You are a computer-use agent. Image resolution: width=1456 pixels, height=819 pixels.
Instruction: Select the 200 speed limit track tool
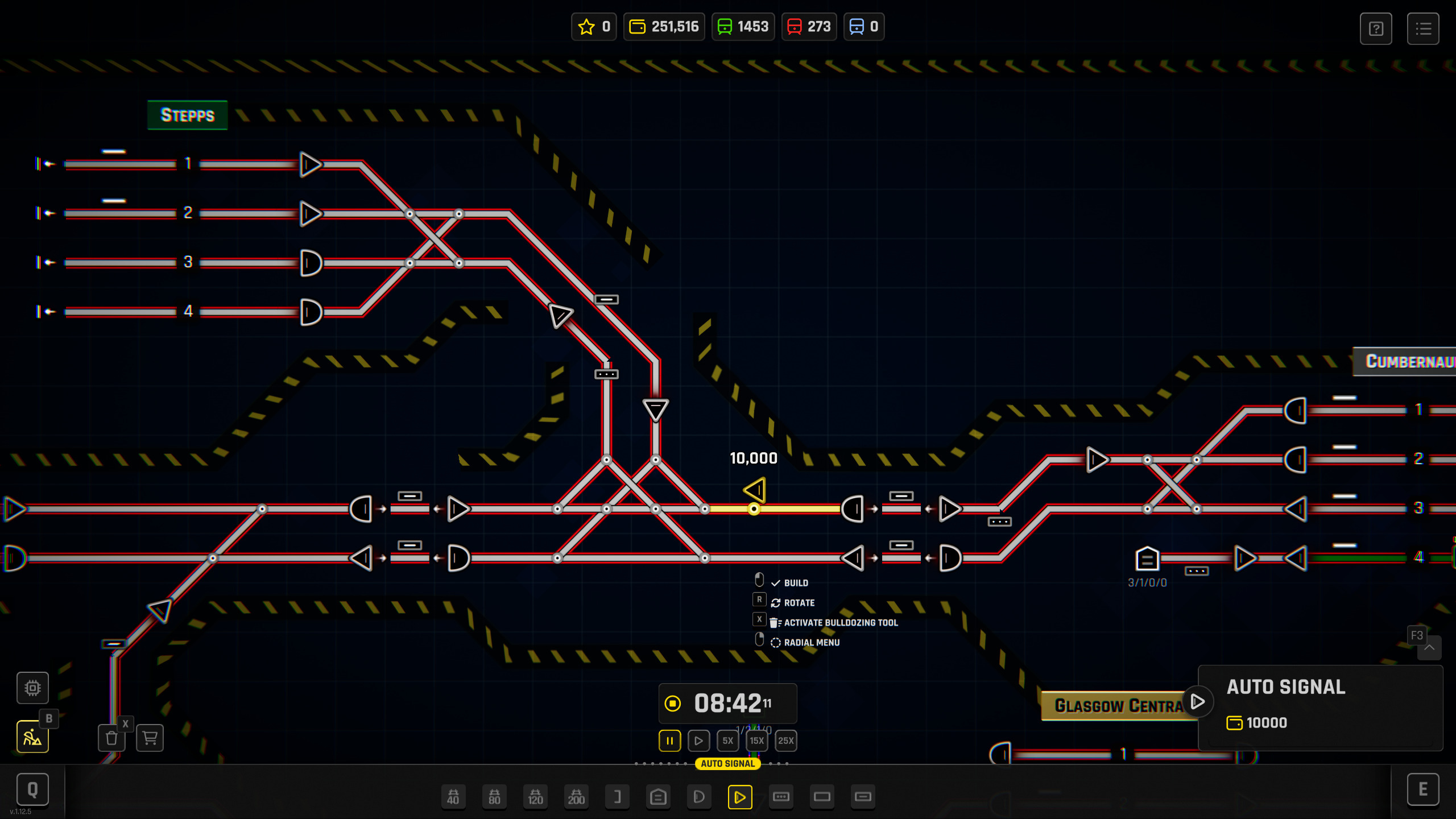coord(576,797)
